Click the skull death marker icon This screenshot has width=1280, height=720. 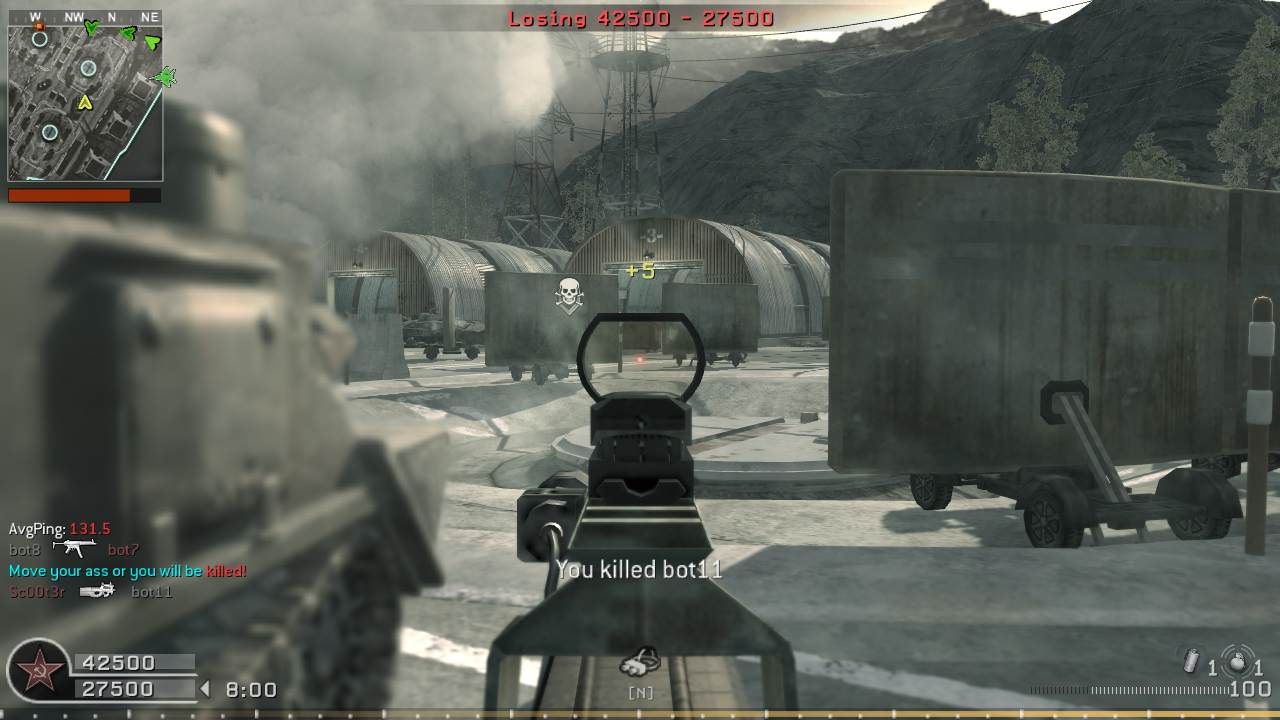pos(569,295)
